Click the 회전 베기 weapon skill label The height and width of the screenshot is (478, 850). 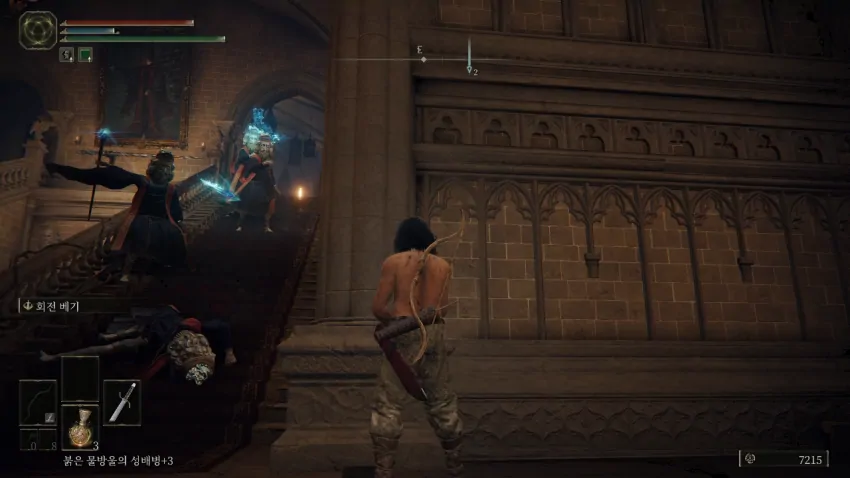tap(56, 306)
